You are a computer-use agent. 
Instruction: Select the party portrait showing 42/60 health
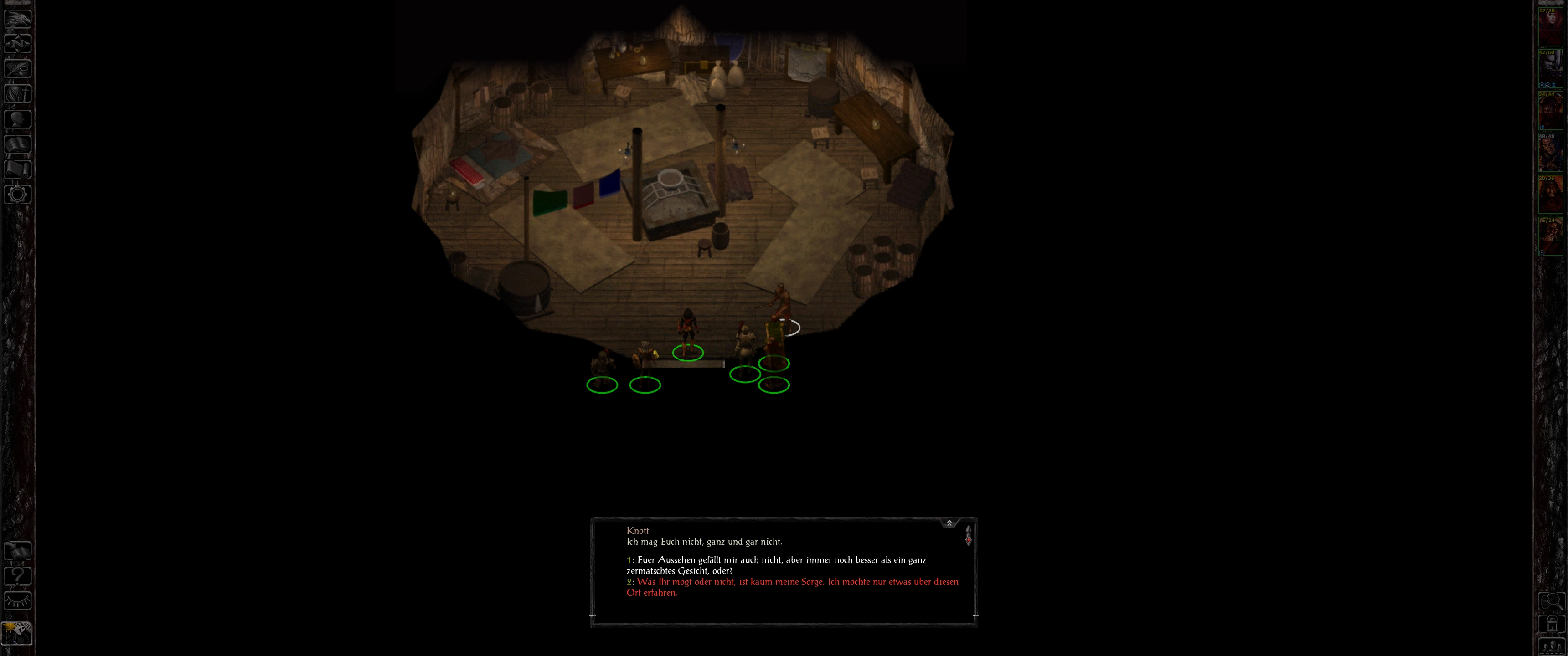coord(1550,69)
